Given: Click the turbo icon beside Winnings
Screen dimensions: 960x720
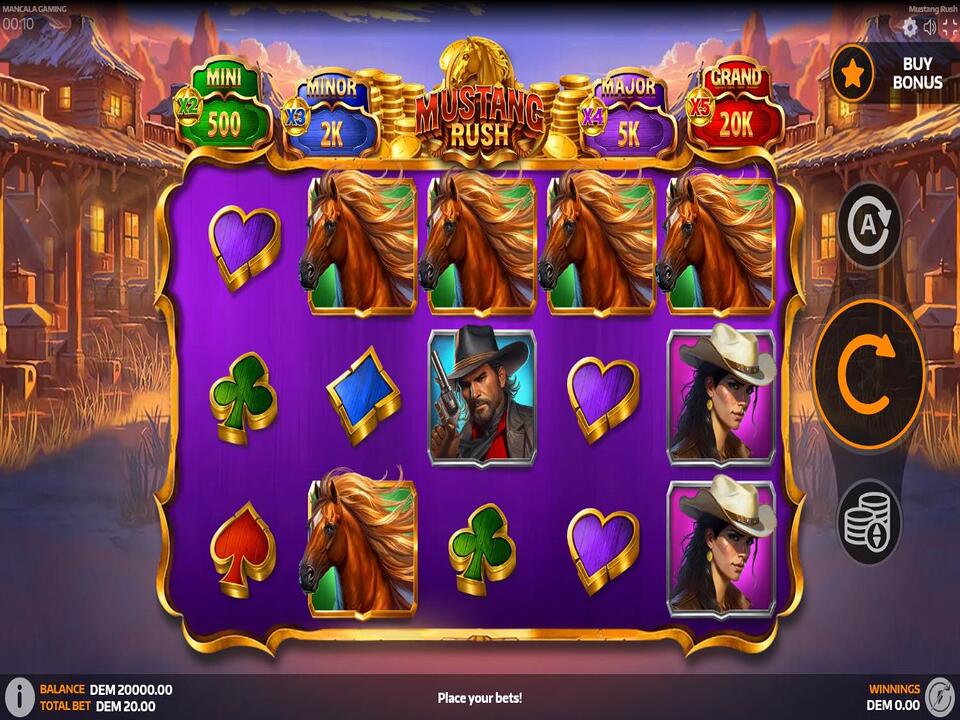Looking at the screenshot, I should 939,697.
